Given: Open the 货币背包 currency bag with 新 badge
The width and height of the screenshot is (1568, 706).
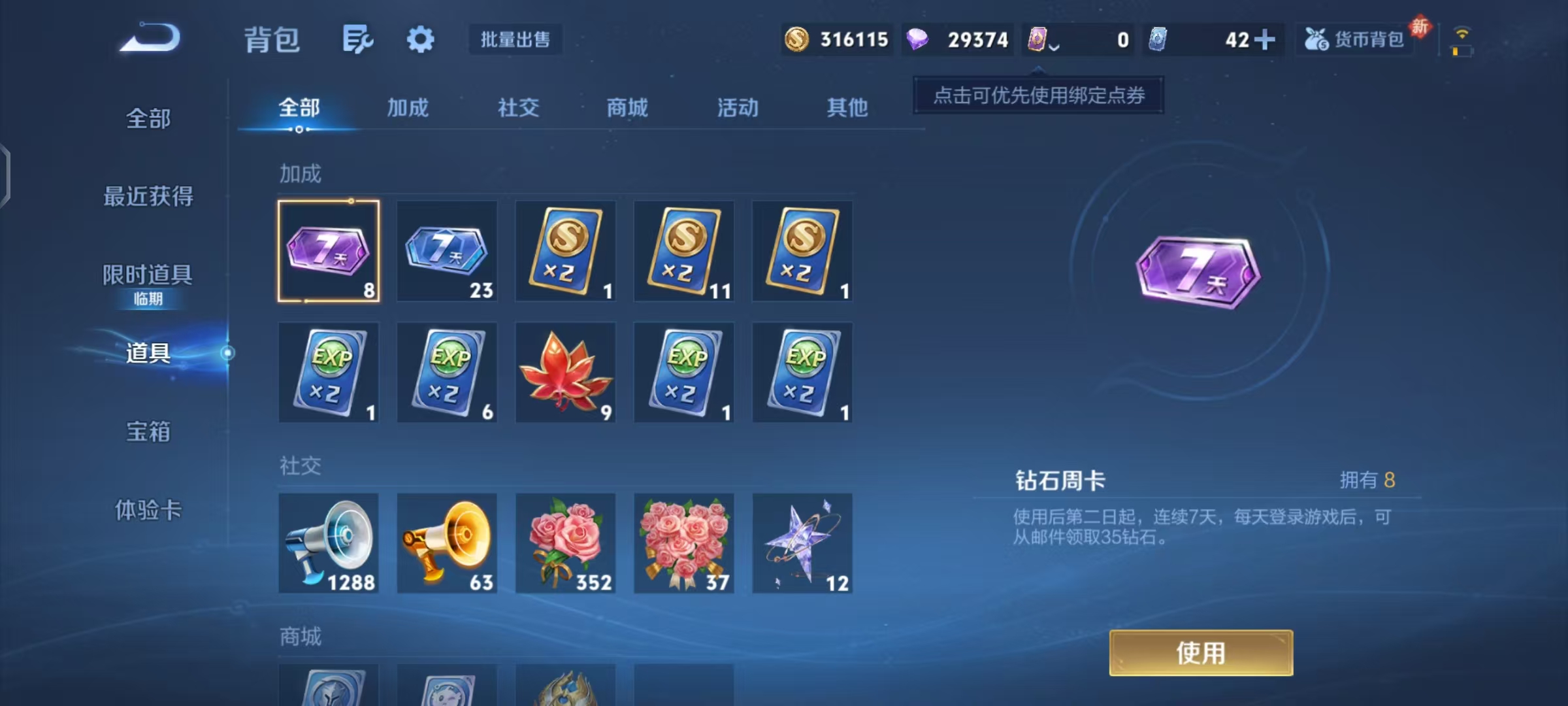Looking at the screenshot, I should (x=1354, y=39).
